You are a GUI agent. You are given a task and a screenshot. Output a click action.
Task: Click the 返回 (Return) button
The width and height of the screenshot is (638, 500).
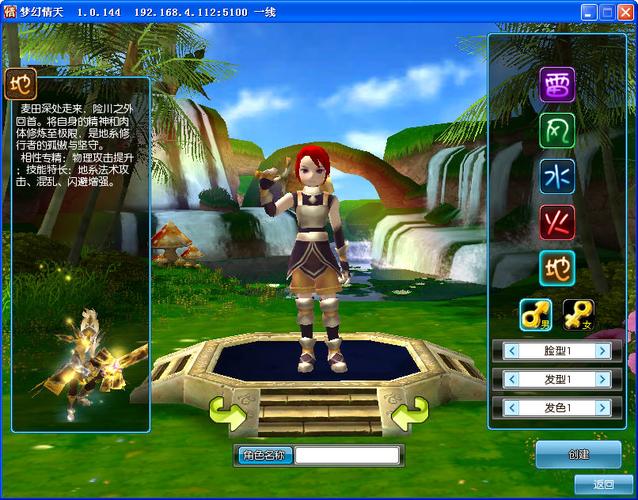pos(602,485)
